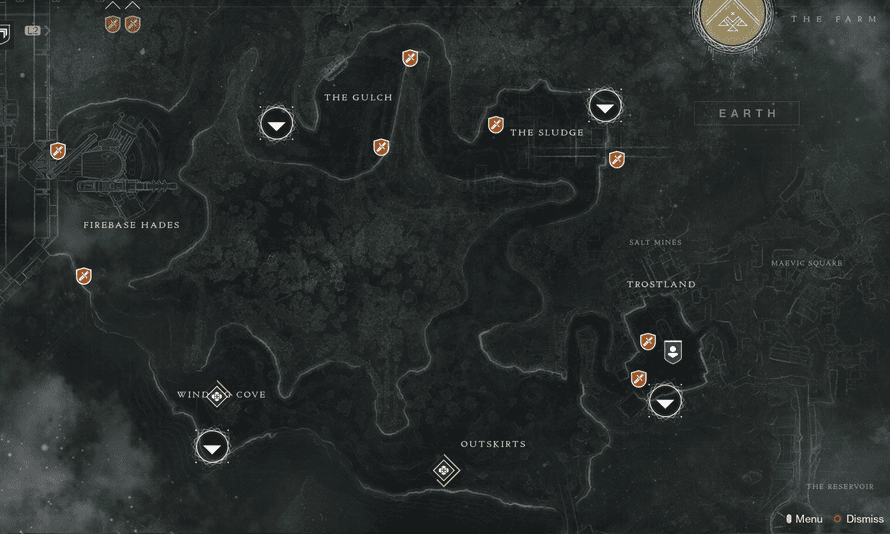
Task: Inspect the diamond event marker under Outskirts
Action: coord(446,470)
